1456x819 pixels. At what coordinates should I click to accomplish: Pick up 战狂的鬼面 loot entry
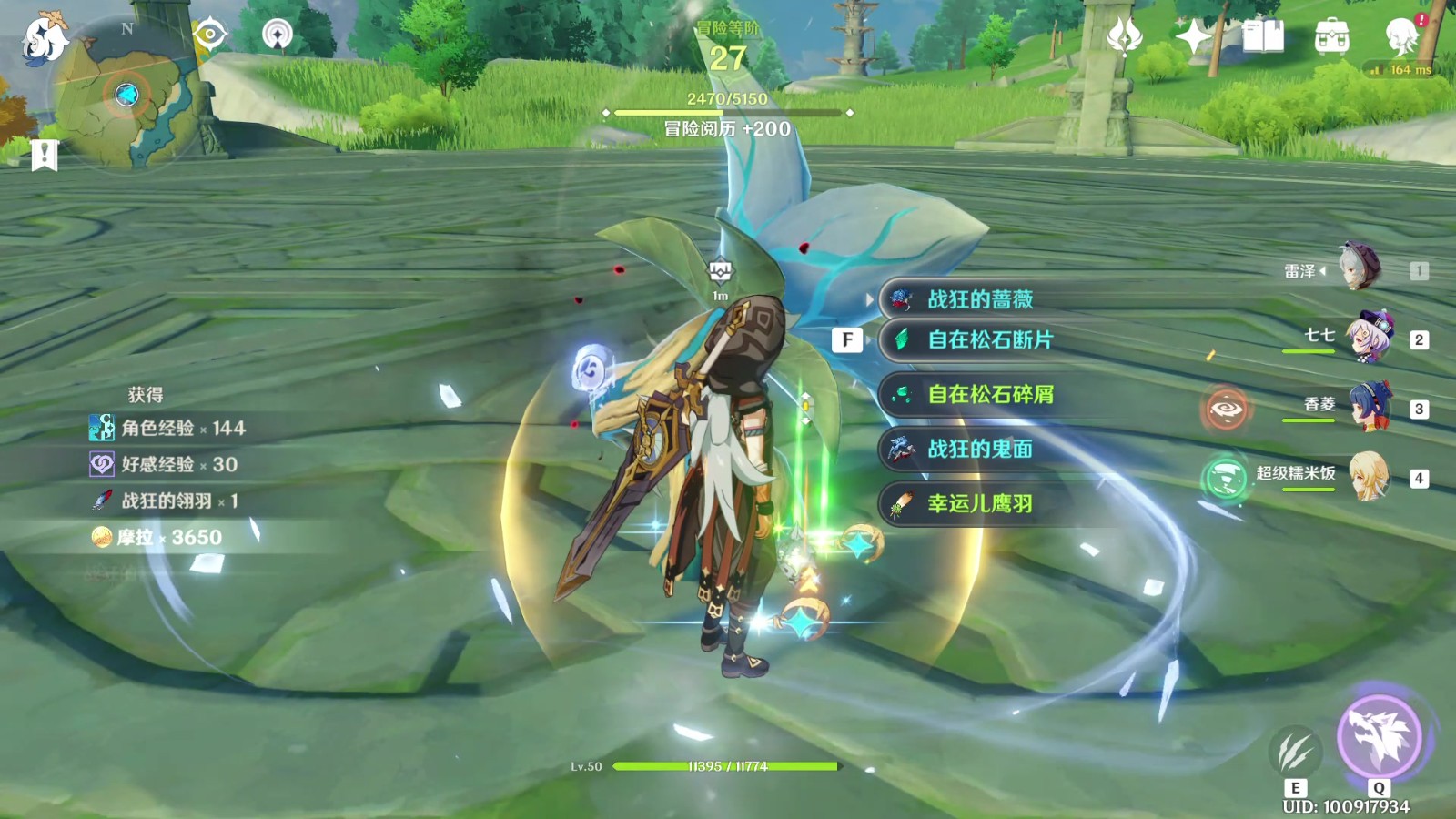click(x=980, y=449)
